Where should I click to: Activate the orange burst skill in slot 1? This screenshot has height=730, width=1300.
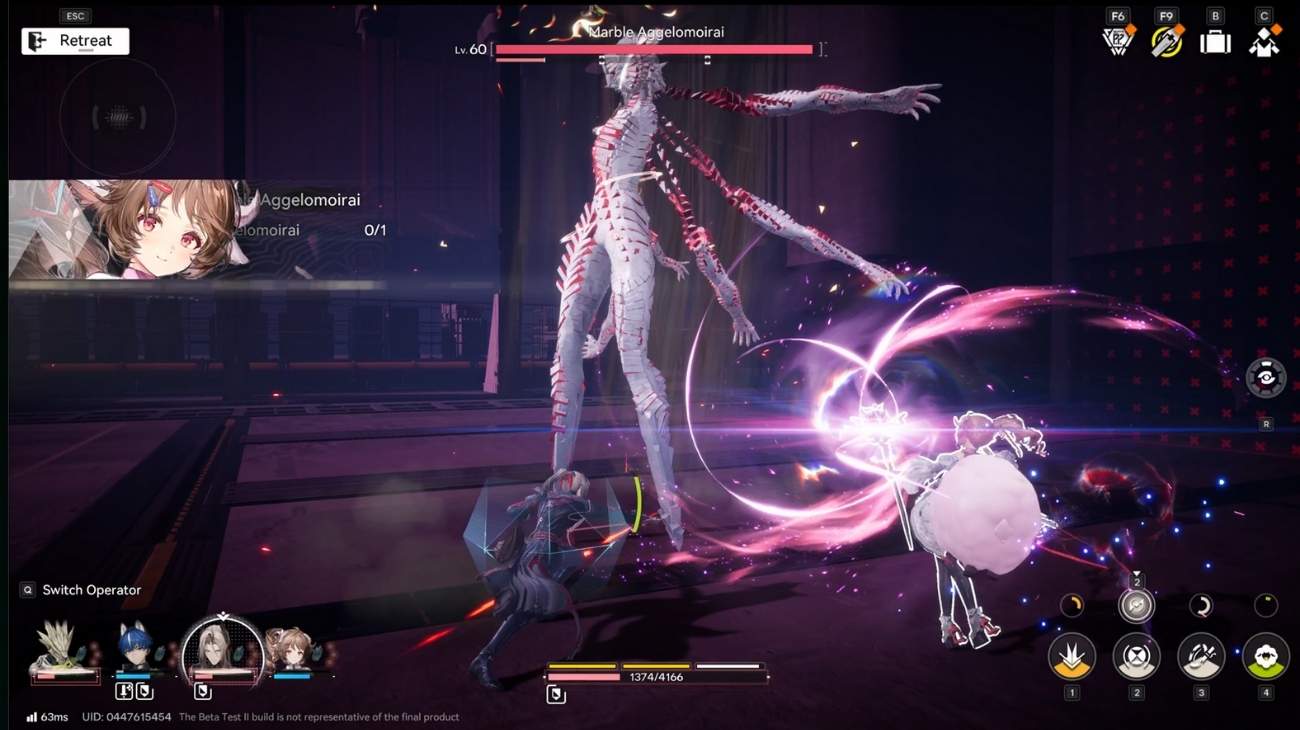pos(1072,658)
